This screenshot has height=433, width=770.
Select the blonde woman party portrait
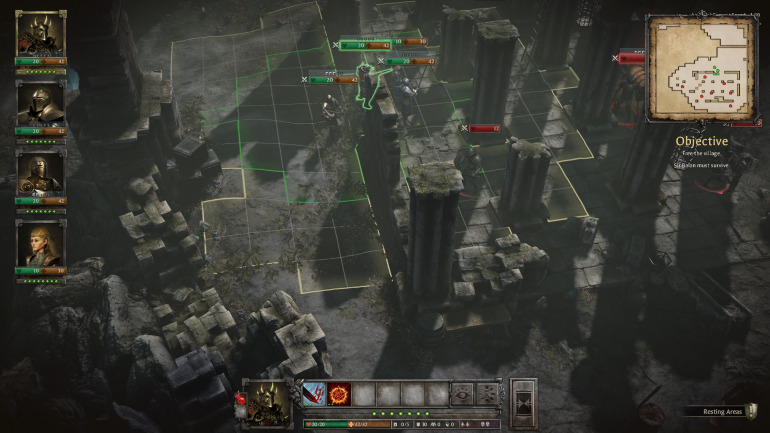[40, 242]
